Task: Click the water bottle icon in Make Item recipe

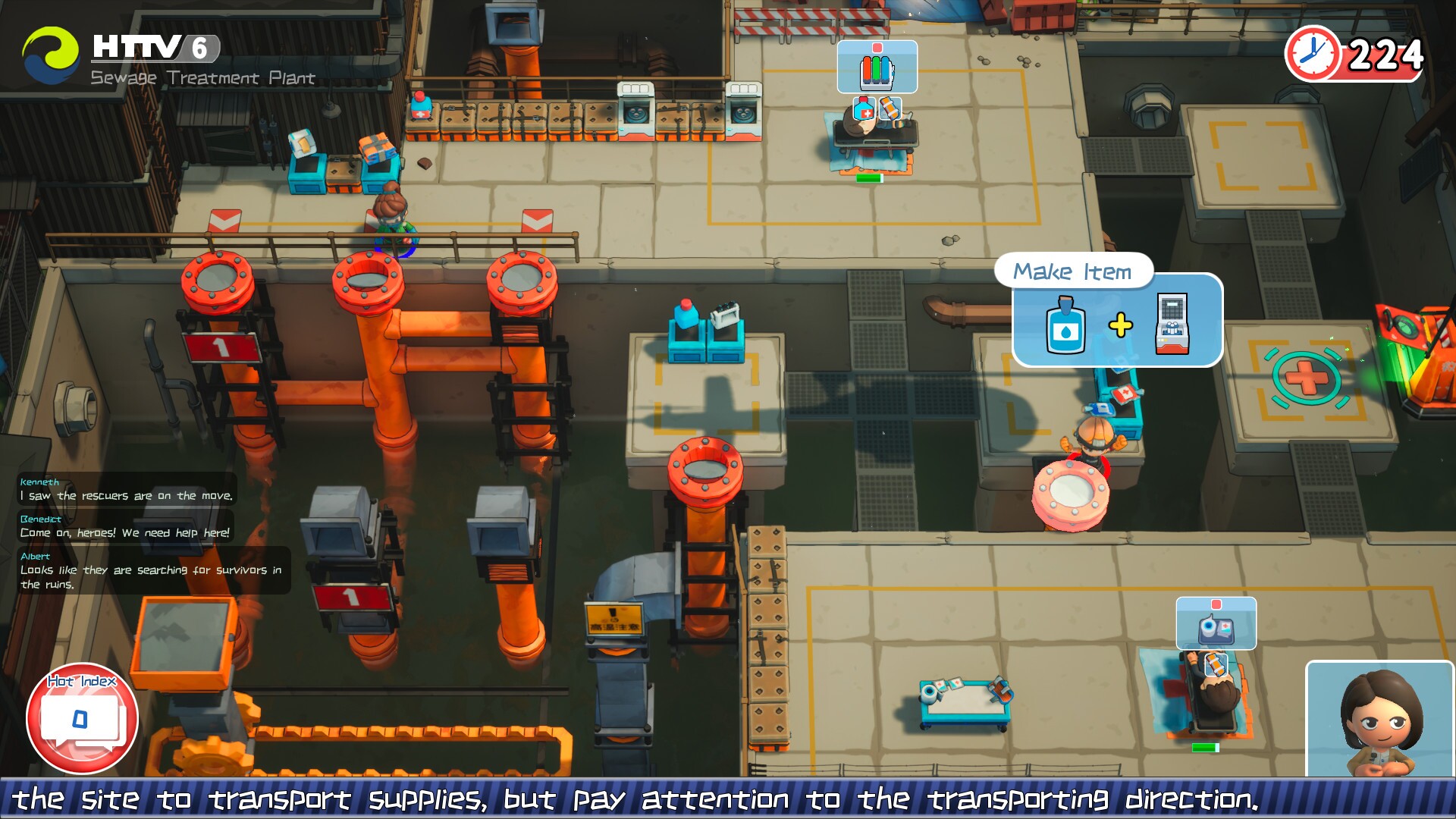Action: click(x=1065, y=328)
